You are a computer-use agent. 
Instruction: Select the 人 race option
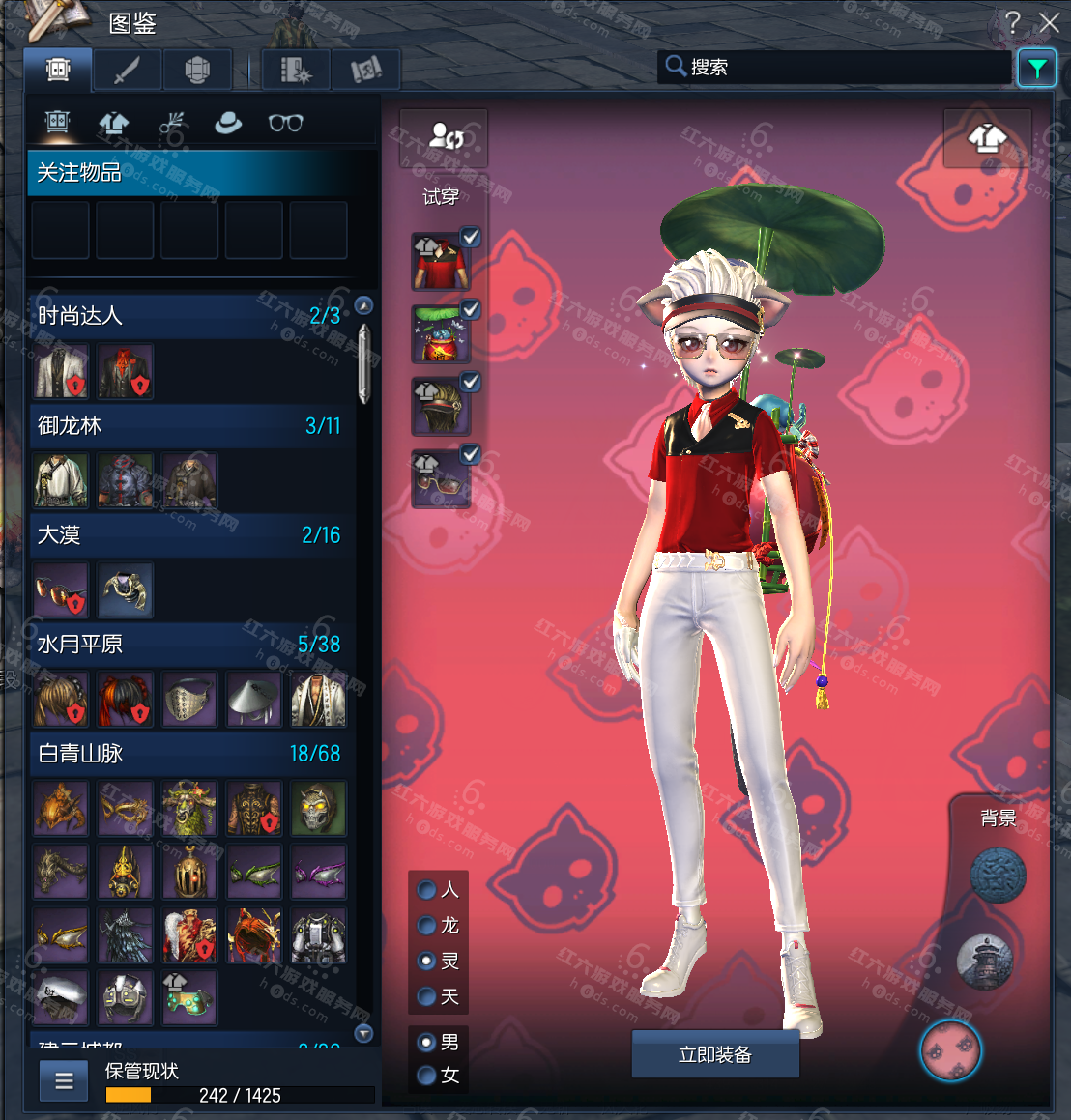click(x=426, y=889)
